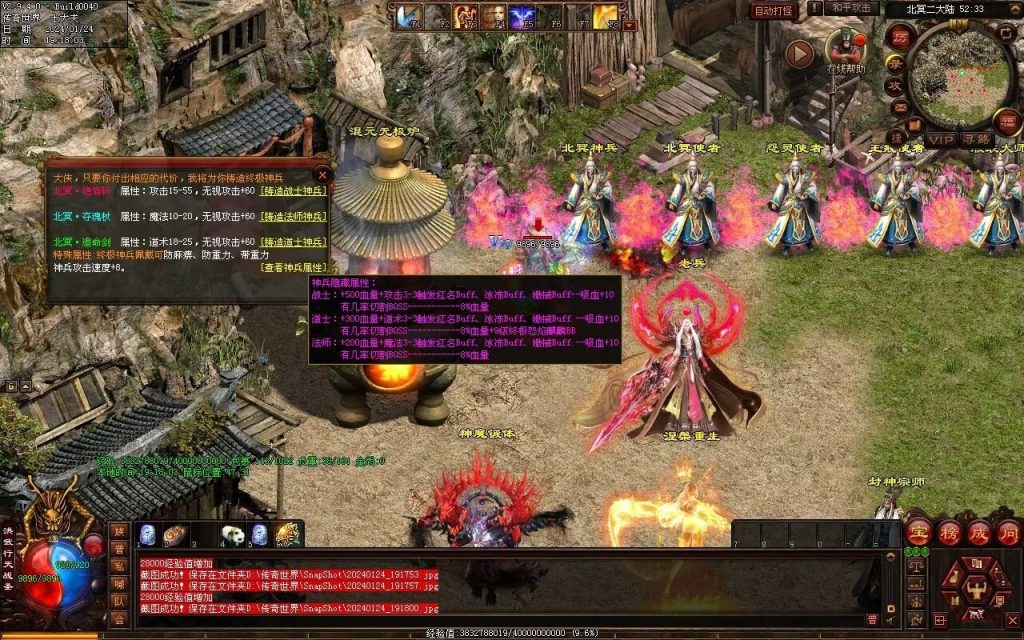Expand the skill bar dropdown arrow
Image resolution: width=1024 pixels, height=640 pixels.
630,25
